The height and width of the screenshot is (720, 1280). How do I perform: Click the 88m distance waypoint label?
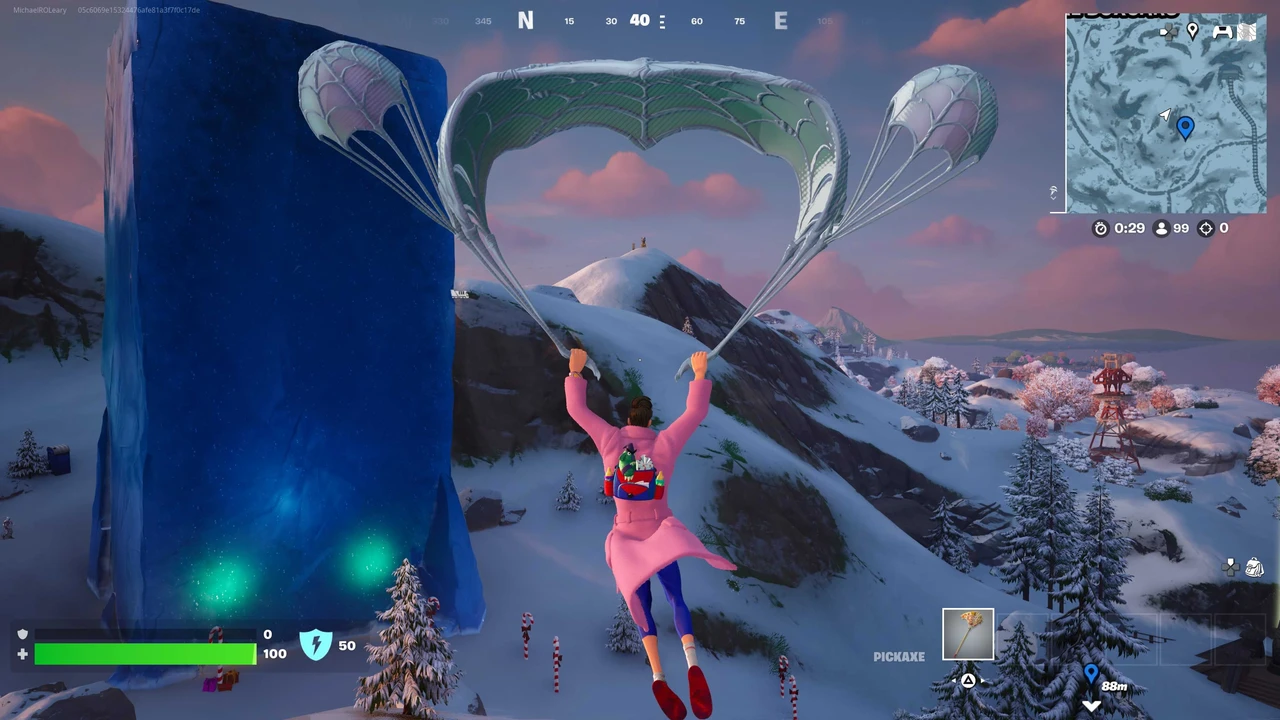point(1114,686)
